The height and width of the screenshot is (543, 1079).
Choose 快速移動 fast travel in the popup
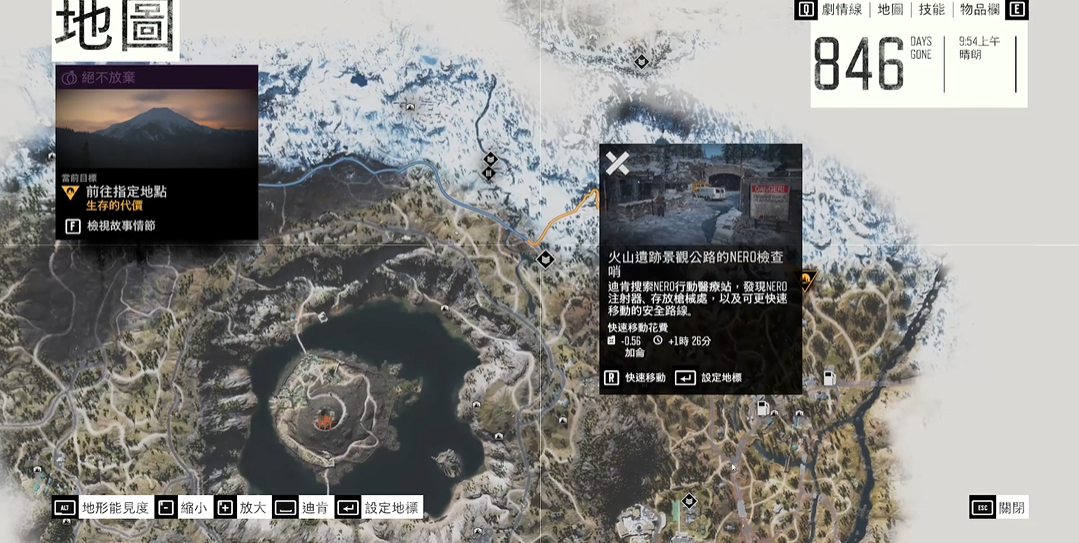(634, 378)
